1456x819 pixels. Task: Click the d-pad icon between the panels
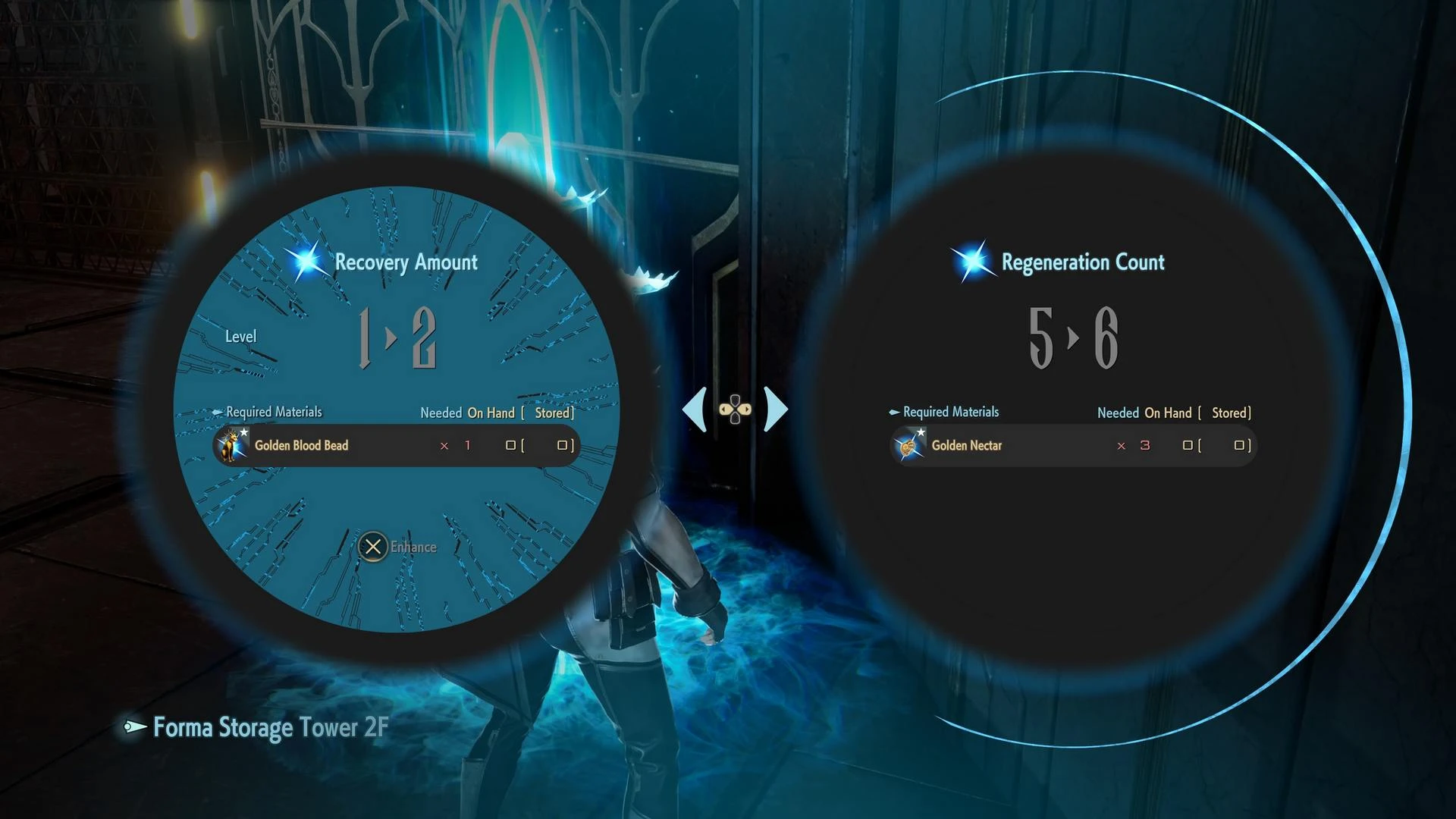(x=733, y=409)
